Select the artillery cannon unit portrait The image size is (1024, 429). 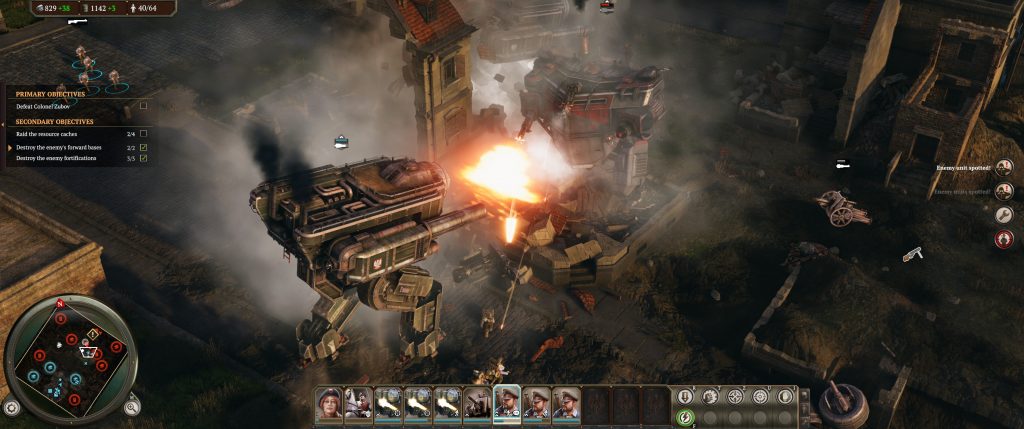pos(477,402)
